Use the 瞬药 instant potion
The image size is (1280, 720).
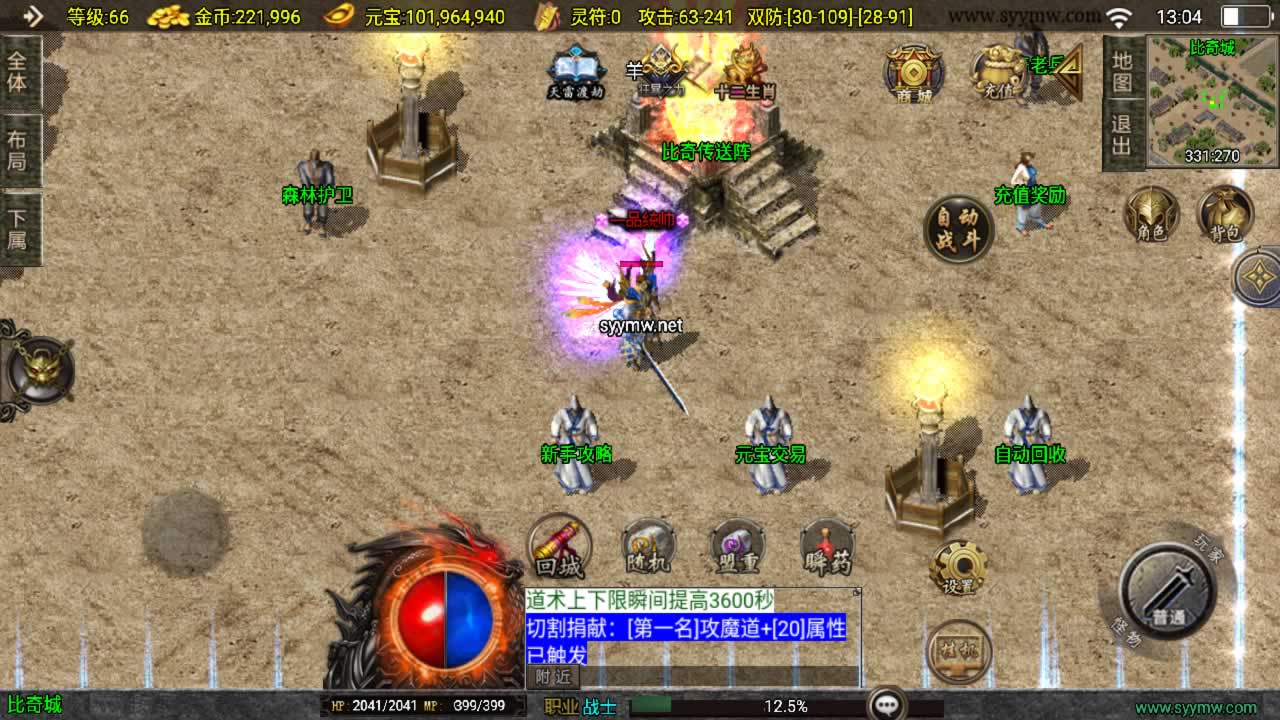pyautogui.click(x=827, y=547)
